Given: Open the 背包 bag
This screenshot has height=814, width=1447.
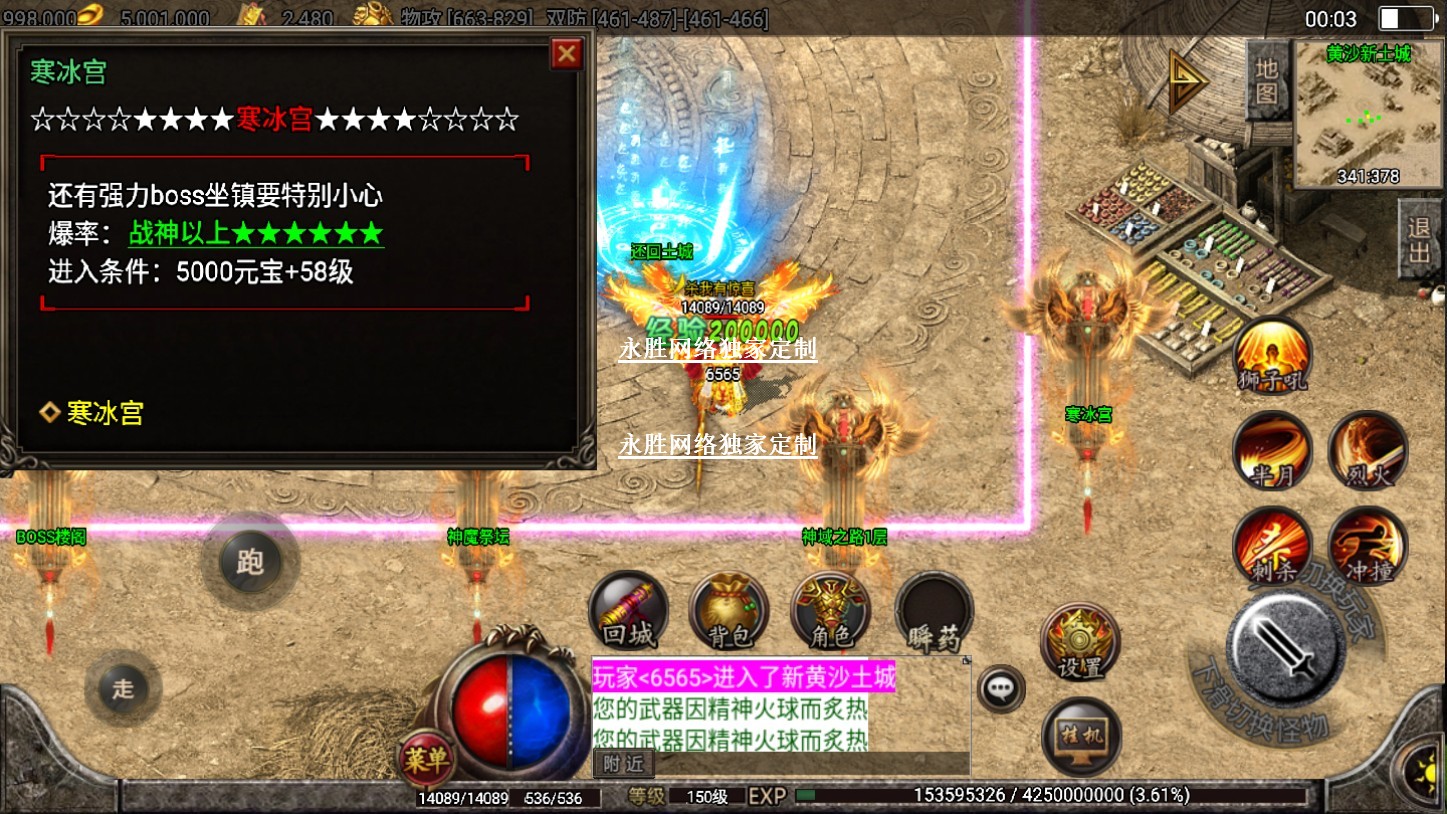Looking at the screenshot, I should tap(729, 610).
